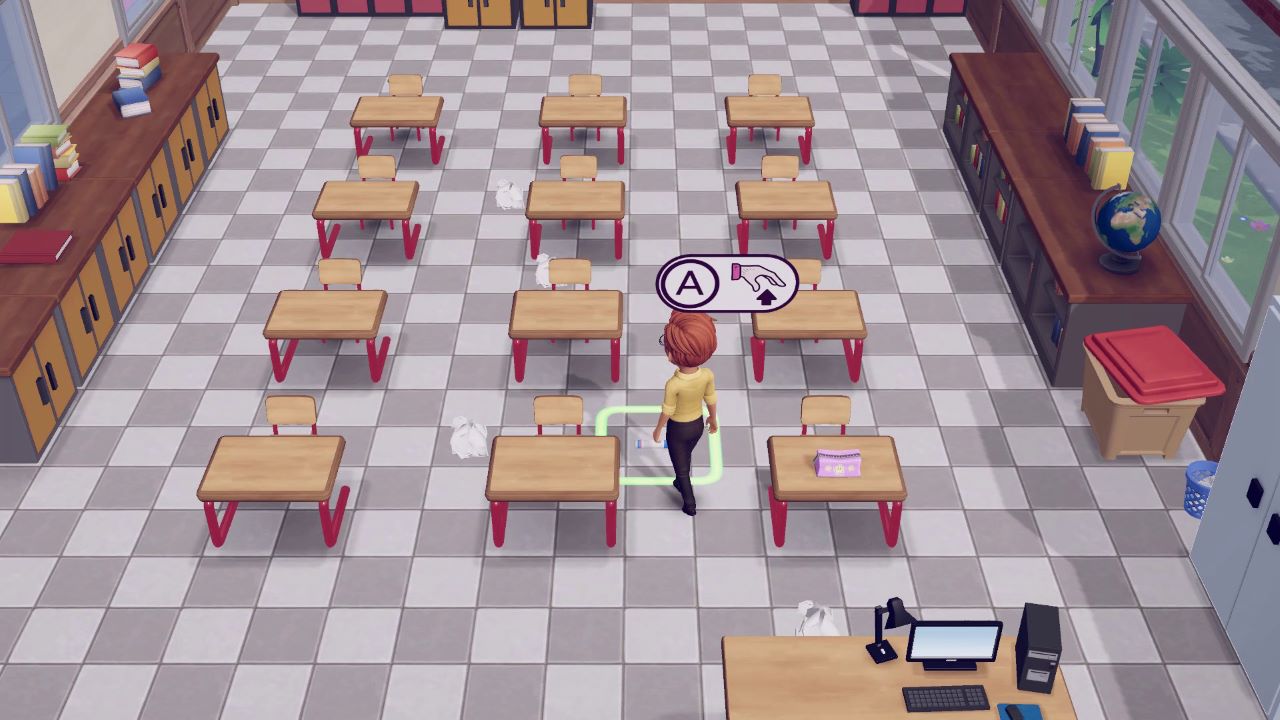Pick up the white marker on the highlighted tile

point(650,443)
